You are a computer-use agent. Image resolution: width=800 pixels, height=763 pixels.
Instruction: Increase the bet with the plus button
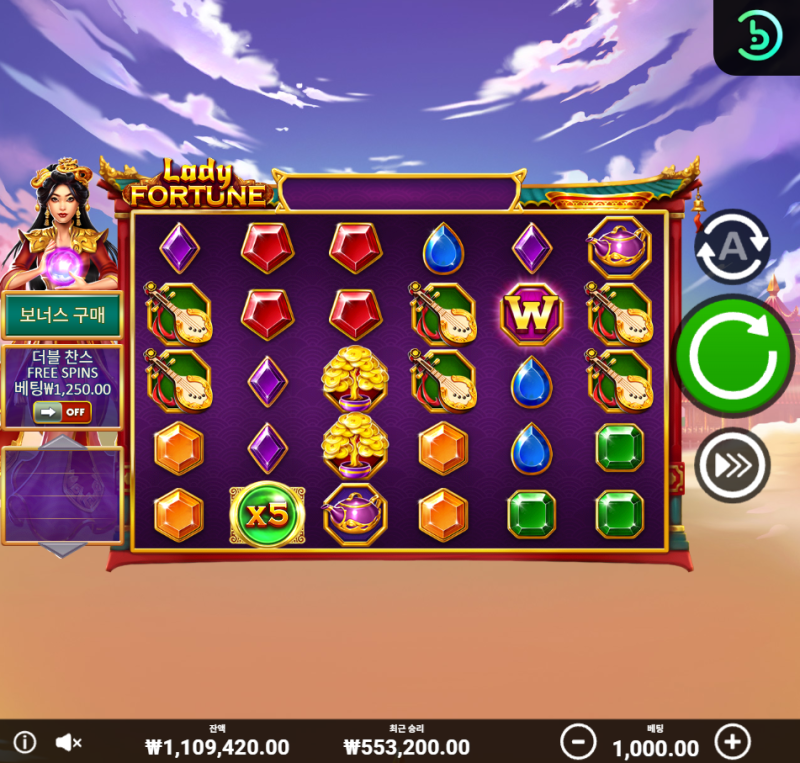point(732,742)
